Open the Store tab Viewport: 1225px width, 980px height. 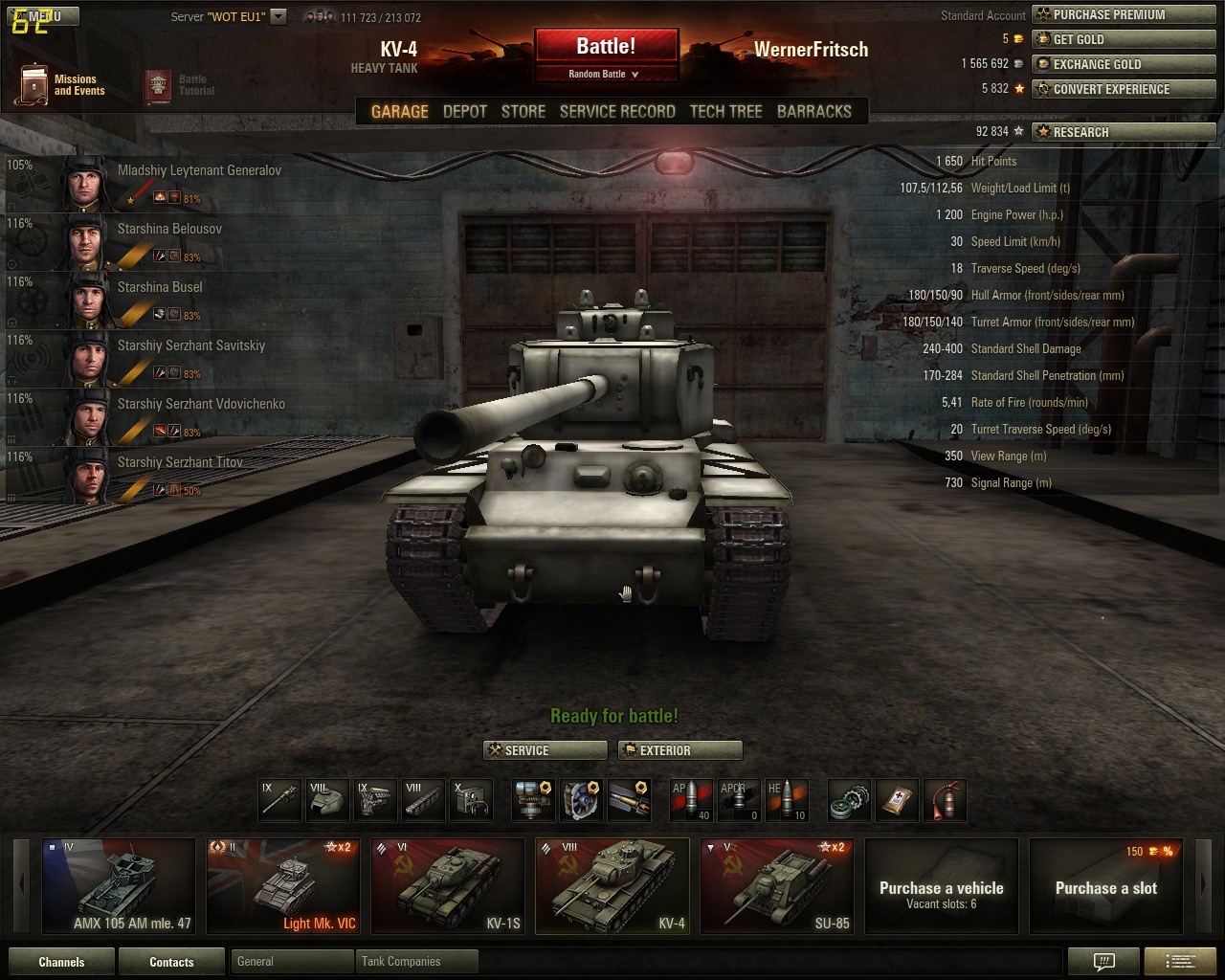[523, 111]
